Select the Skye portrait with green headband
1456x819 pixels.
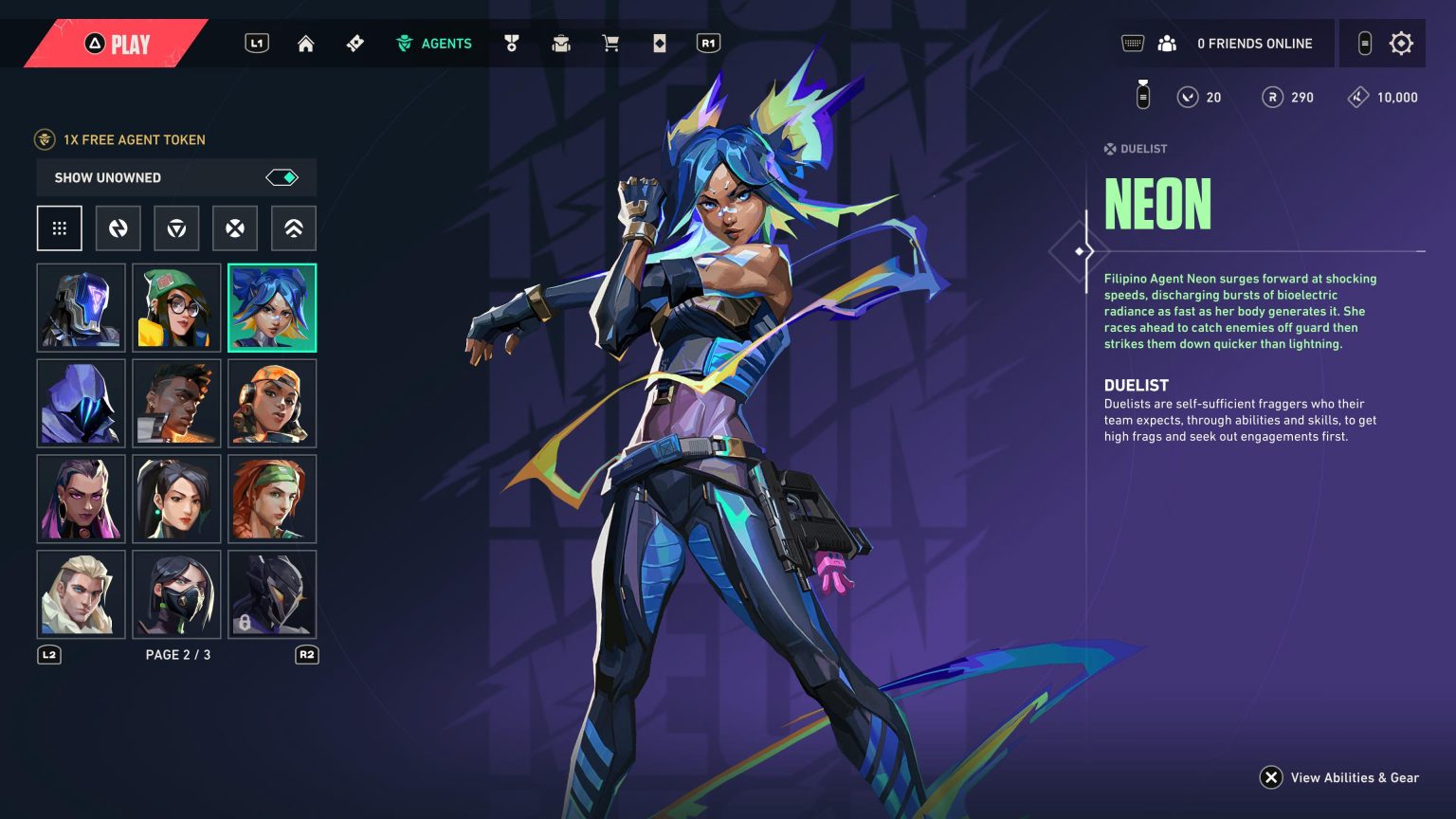272,499
